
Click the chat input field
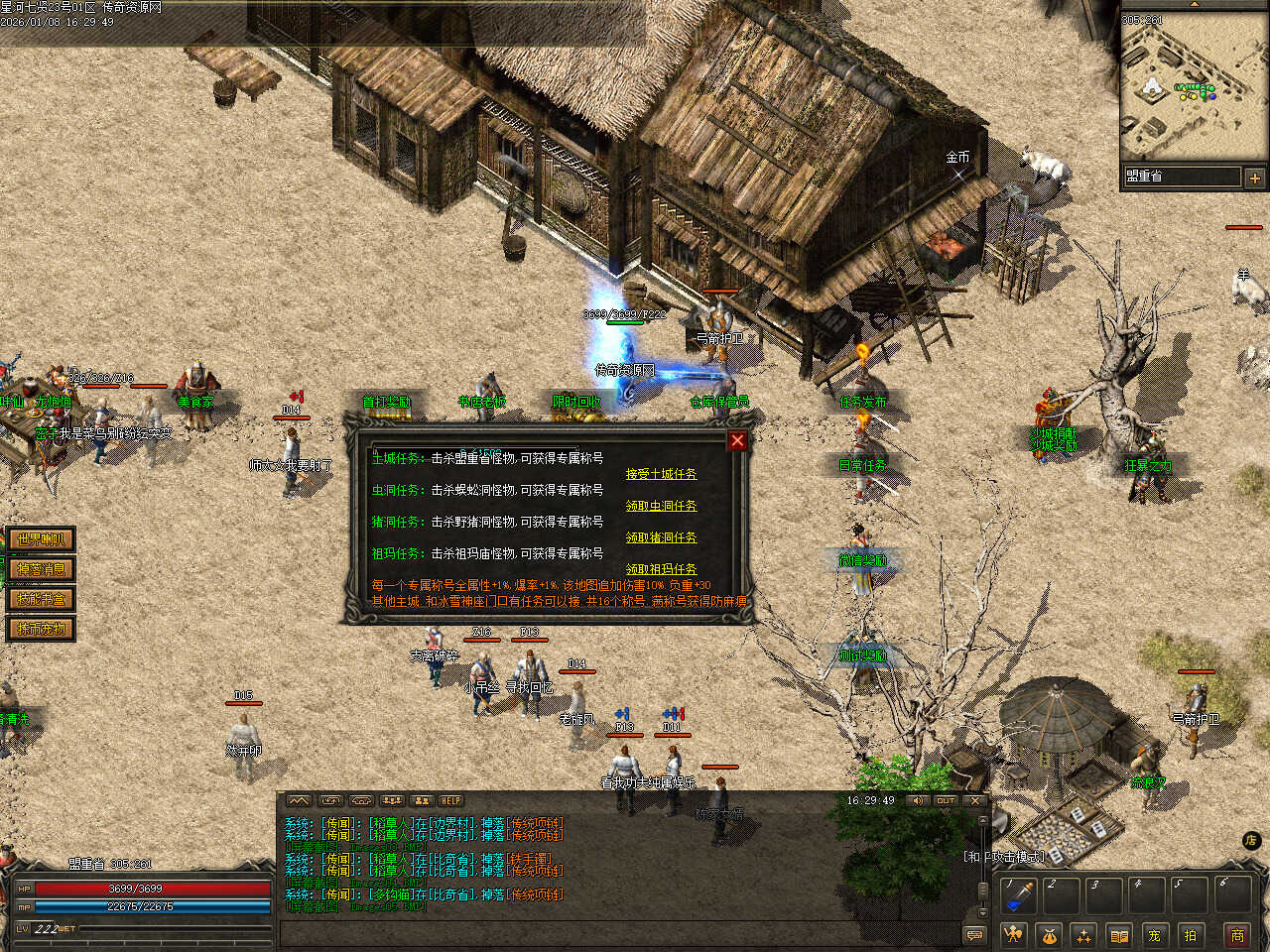click(x=615, y=933)
